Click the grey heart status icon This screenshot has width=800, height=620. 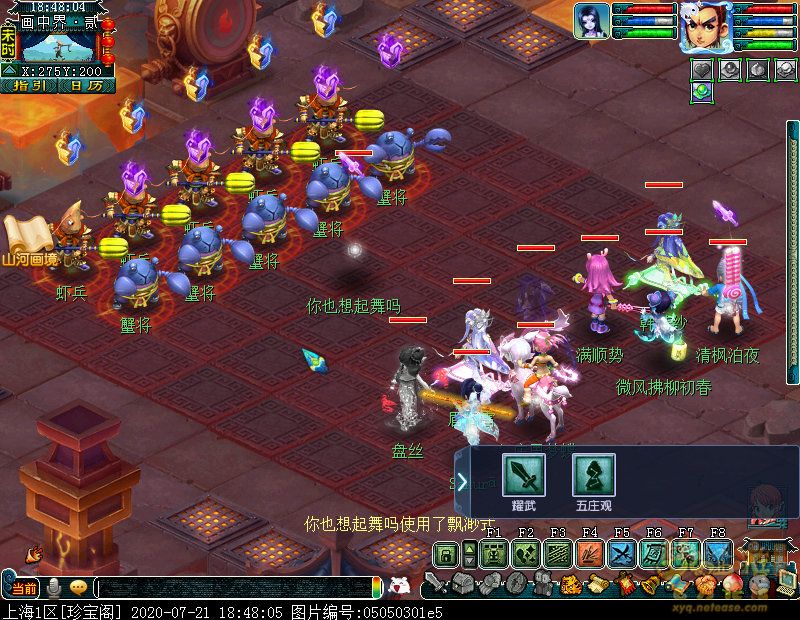(x=701, y=69)
